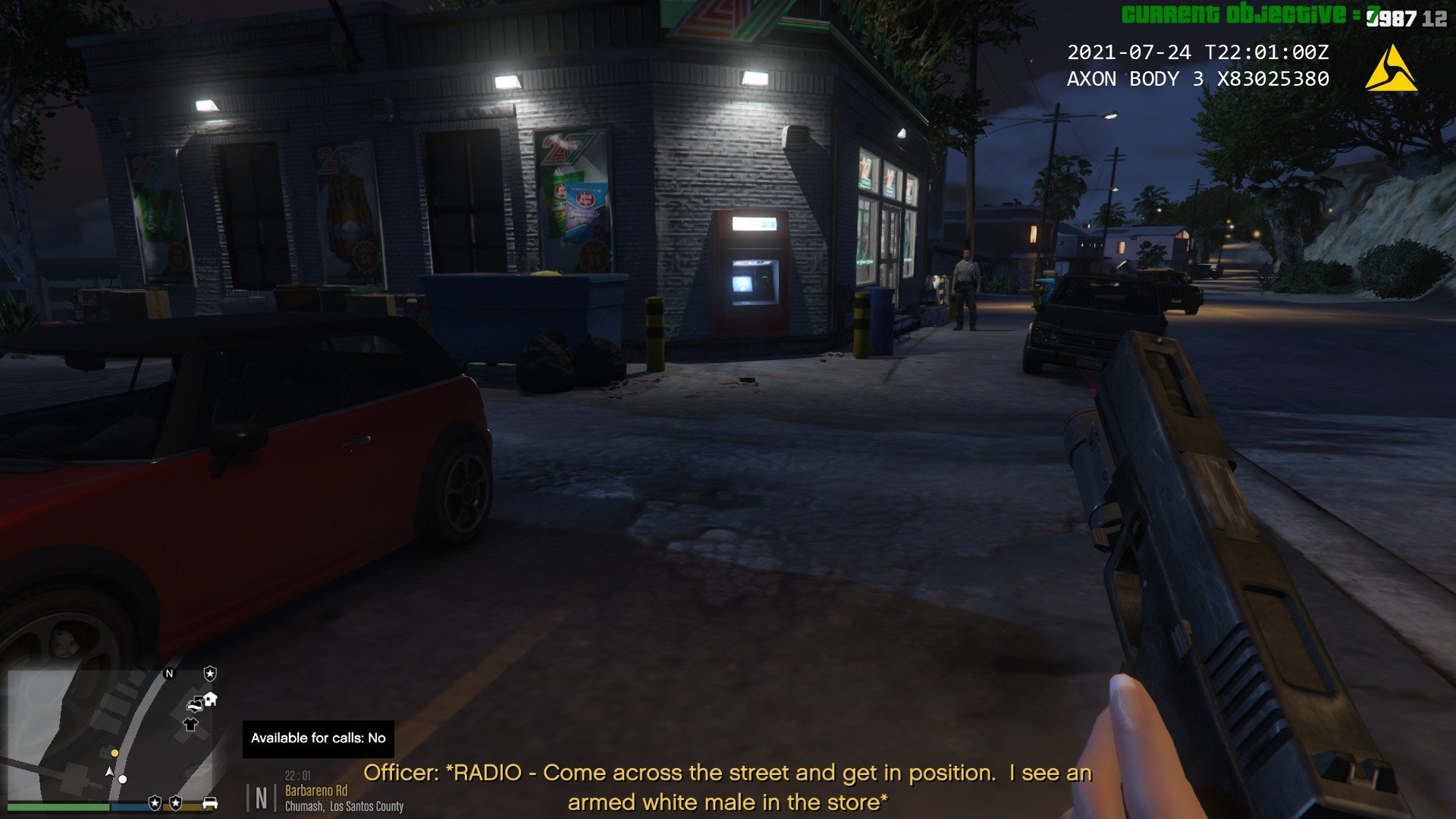This screenshot has width=1456, height=819.
Task: Click the Barbareno Rd street name label
Action: (x=315, y=791)
